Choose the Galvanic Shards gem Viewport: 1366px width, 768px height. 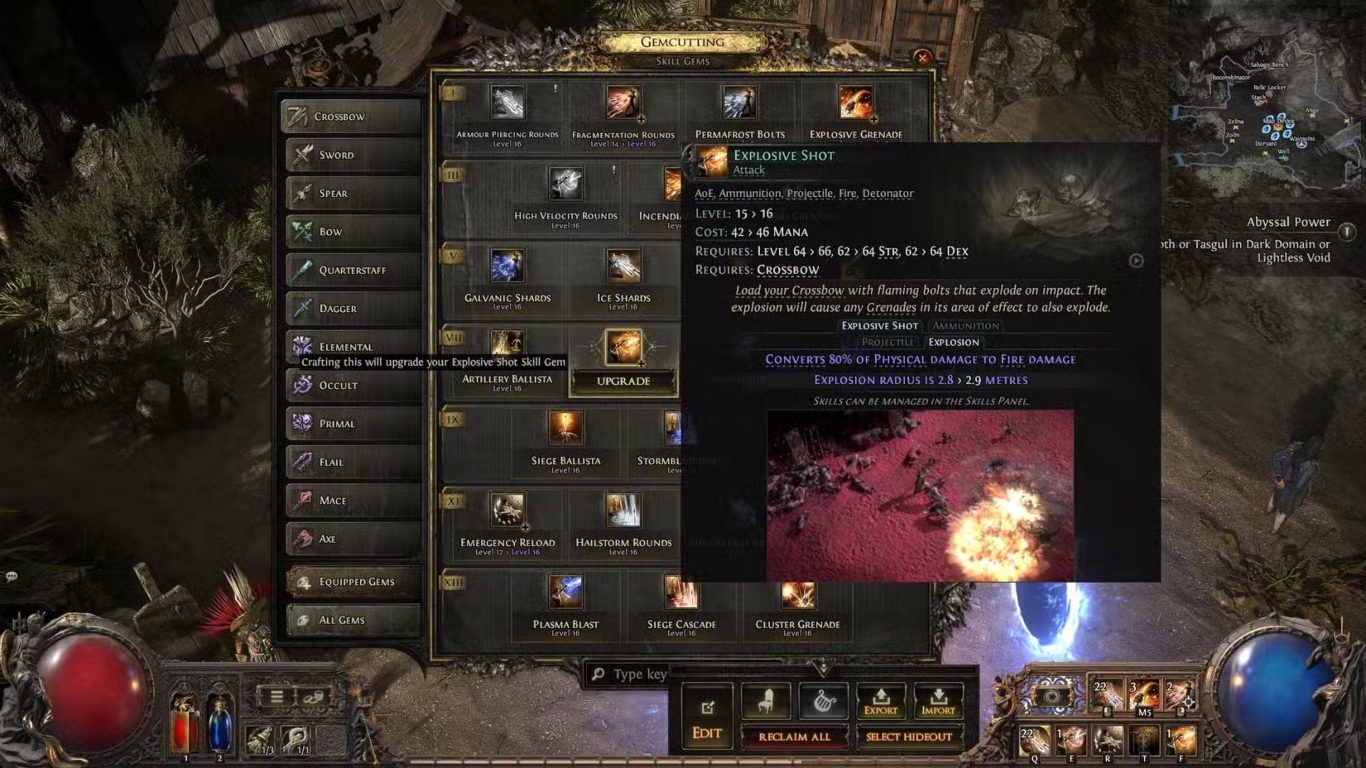(507, 267)
